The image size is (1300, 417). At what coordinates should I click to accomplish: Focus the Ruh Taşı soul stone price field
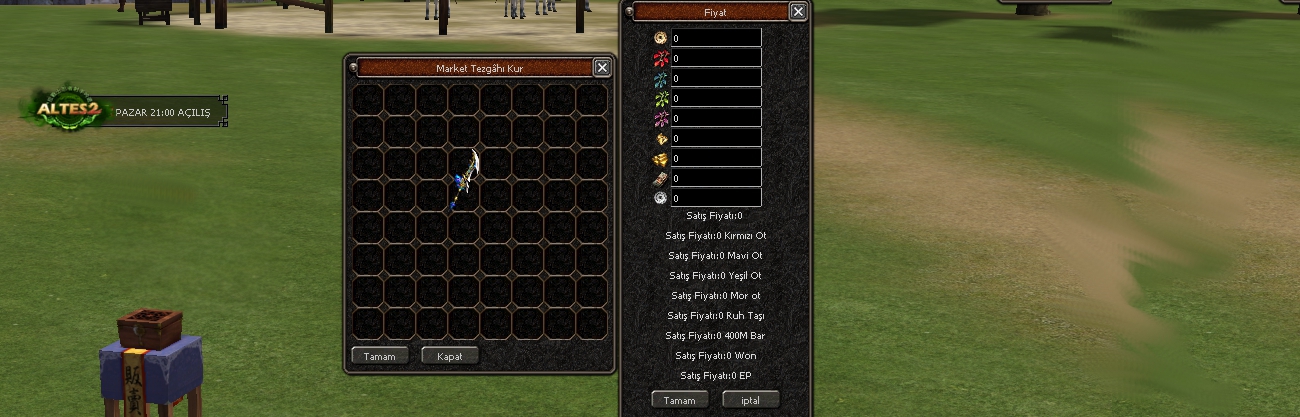pos(715,138)
